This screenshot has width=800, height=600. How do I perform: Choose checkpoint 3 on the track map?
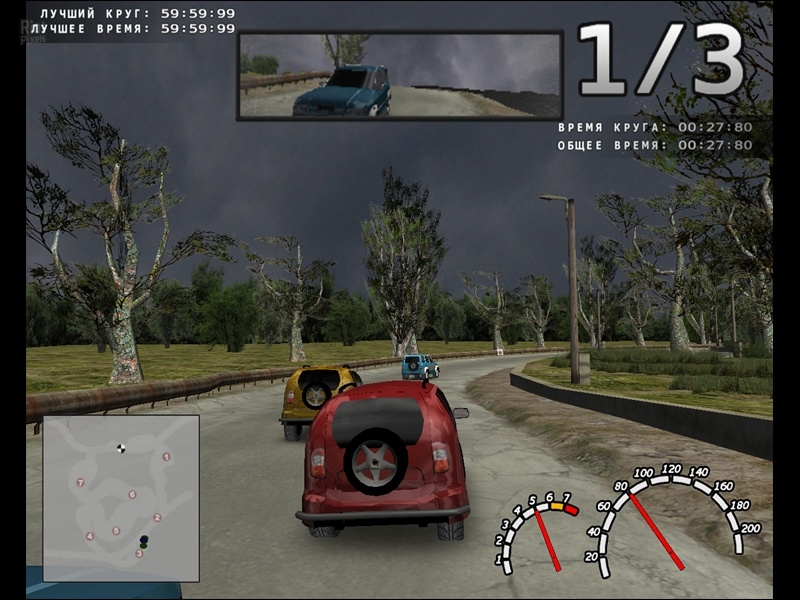pyautogui.click(x=139, y=553)
